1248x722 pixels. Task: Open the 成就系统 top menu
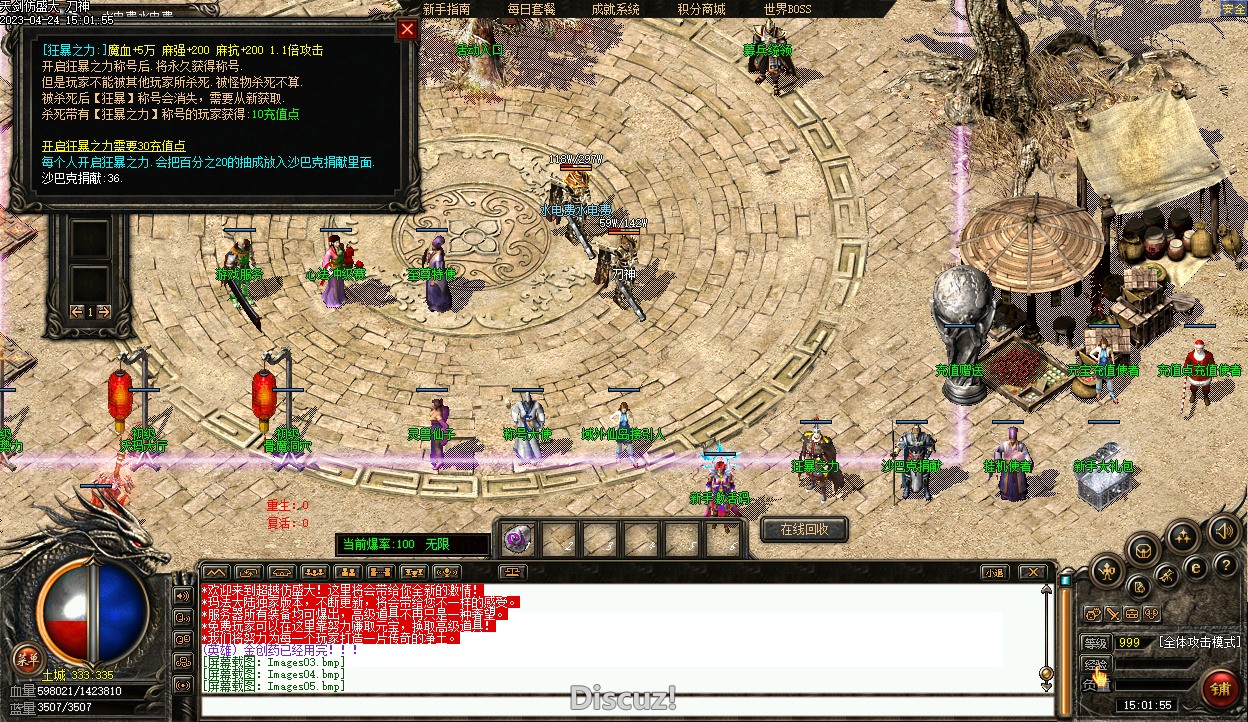(x=615, y=9)
